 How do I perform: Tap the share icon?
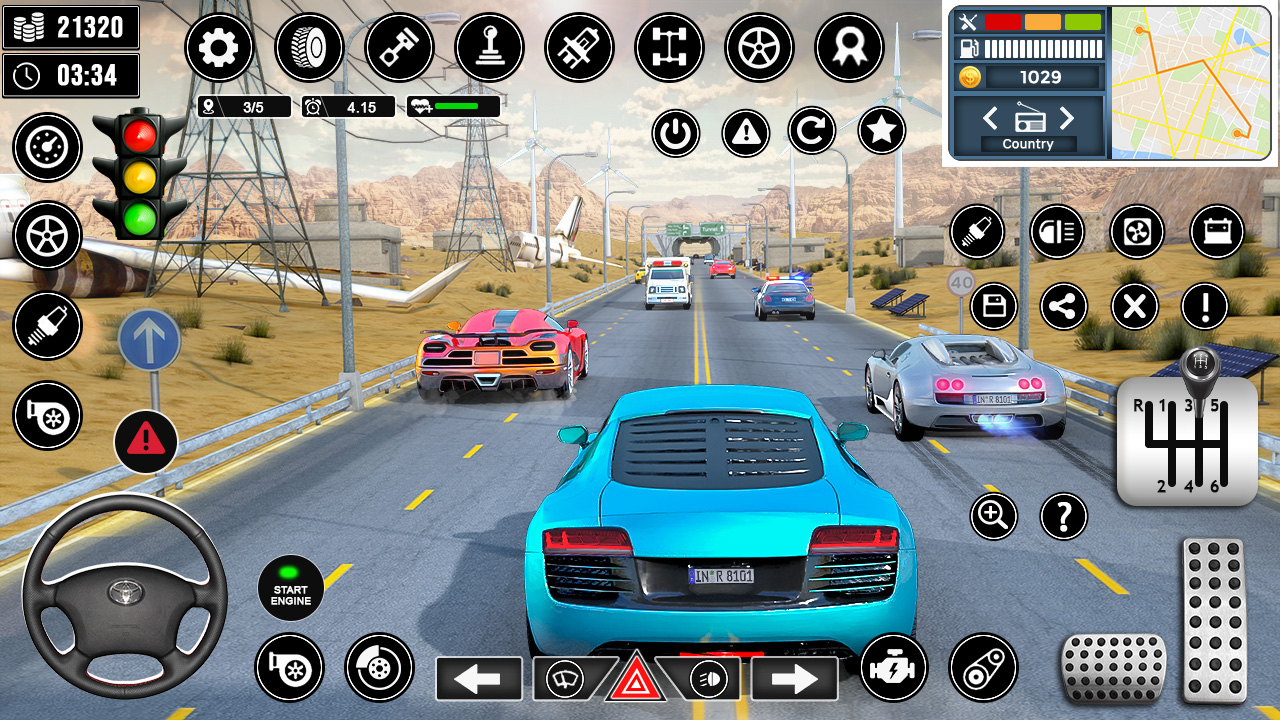pos(1064,306)
